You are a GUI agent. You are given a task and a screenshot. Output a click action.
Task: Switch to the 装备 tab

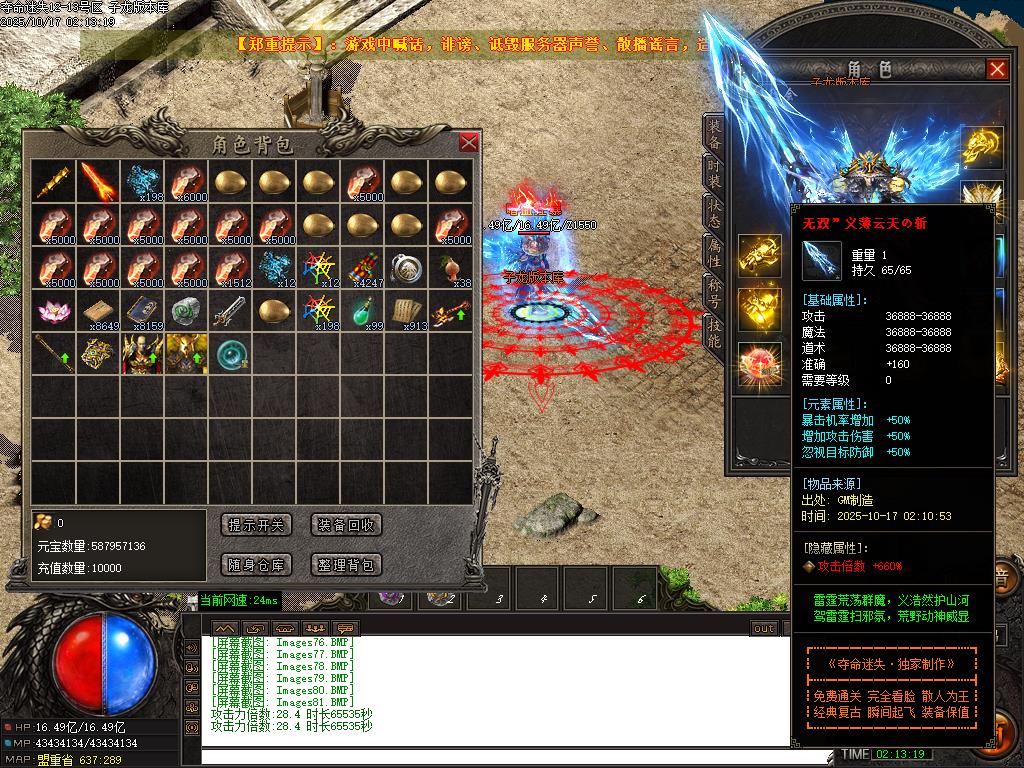coord(713,133)
